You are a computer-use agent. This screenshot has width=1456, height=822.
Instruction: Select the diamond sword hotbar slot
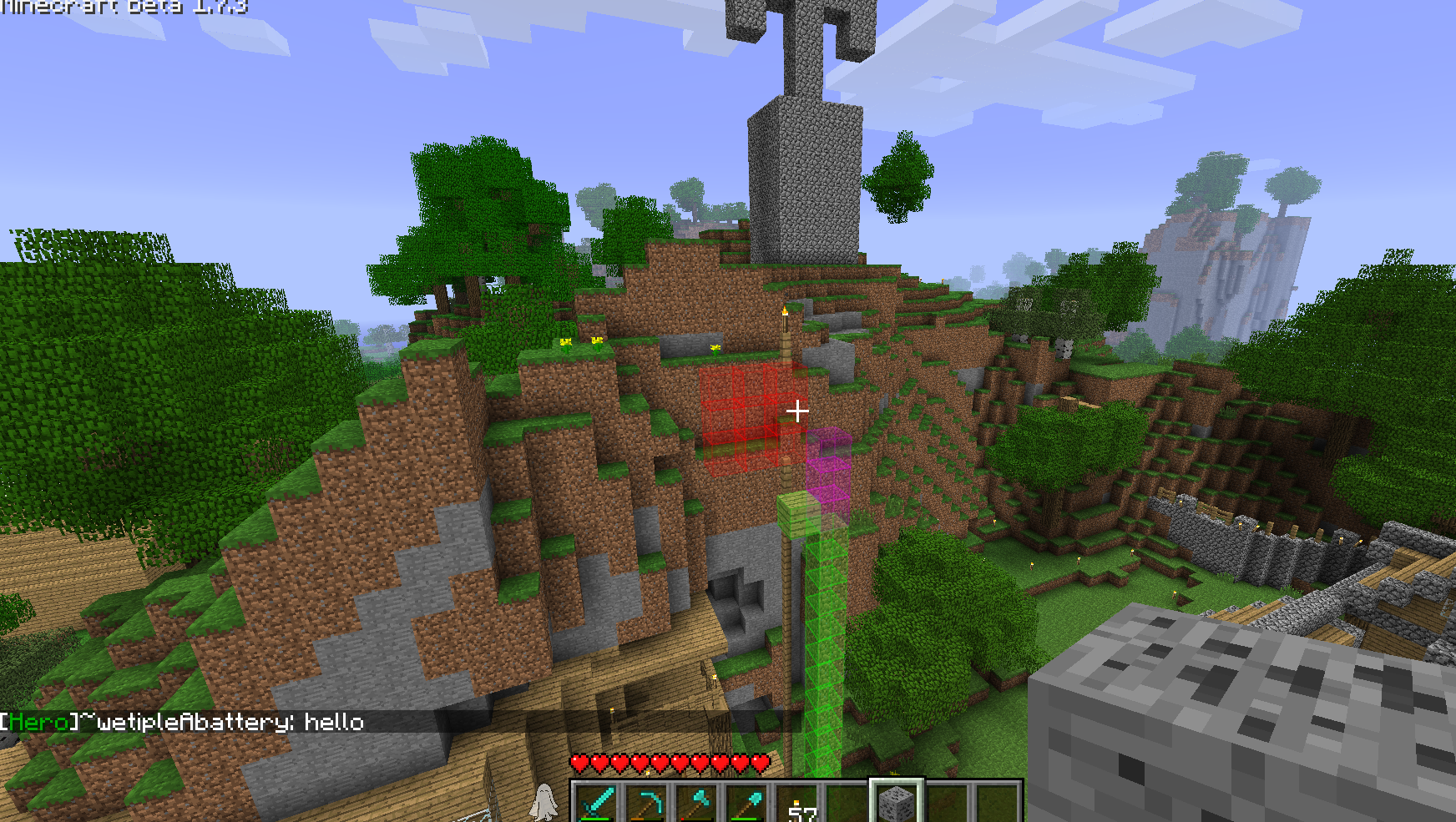point(597,804)
